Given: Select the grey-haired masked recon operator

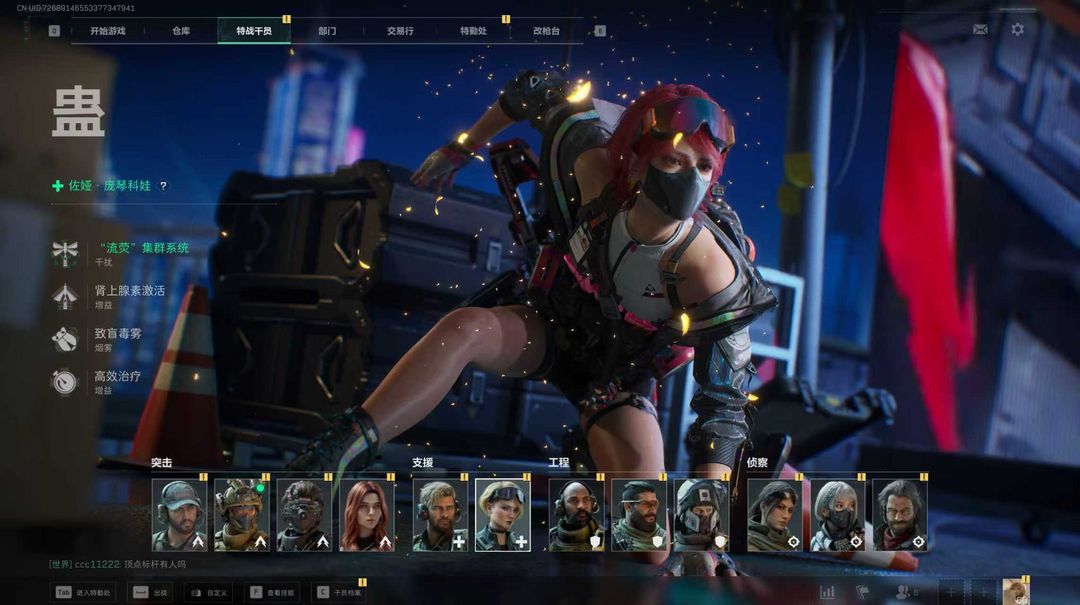Looking at the screenshot, I should point(837,515).
